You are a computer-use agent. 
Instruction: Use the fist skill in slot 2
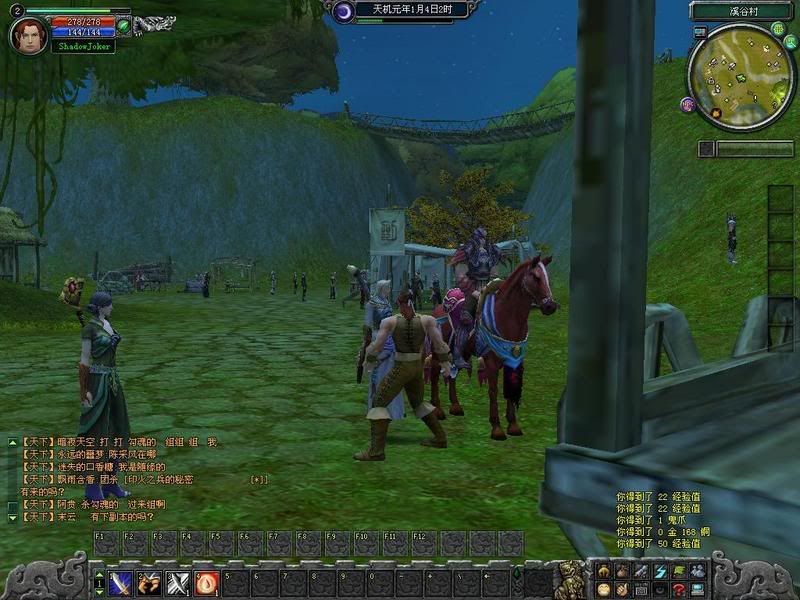pyautogui.click(x=149, y=582)
